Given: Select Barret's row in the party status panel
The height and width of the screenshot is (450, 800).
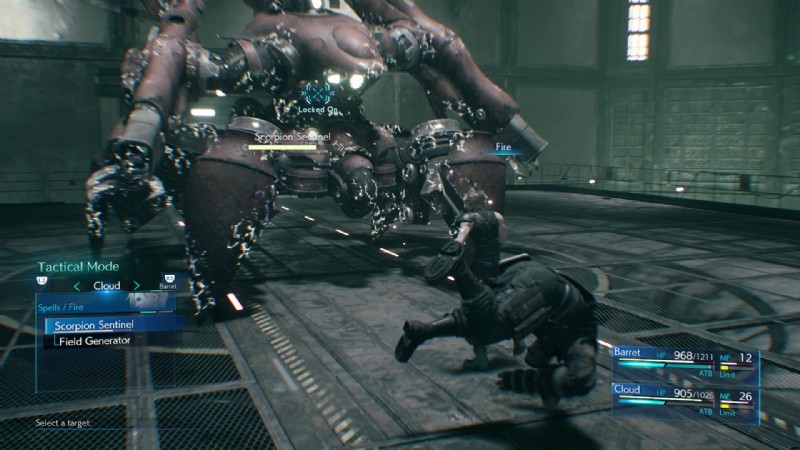Looking at the screenshot, I should [x=684, y=360].
